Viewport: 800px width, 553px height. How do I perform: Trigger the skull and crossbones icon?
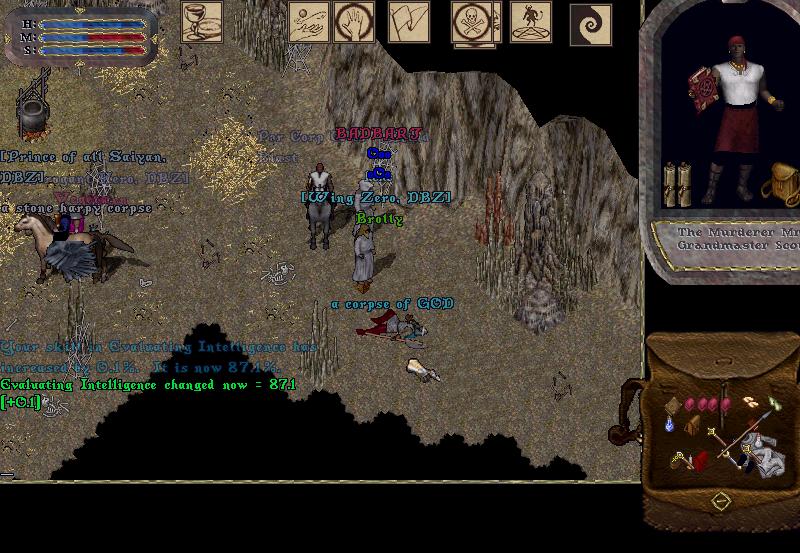470,22
